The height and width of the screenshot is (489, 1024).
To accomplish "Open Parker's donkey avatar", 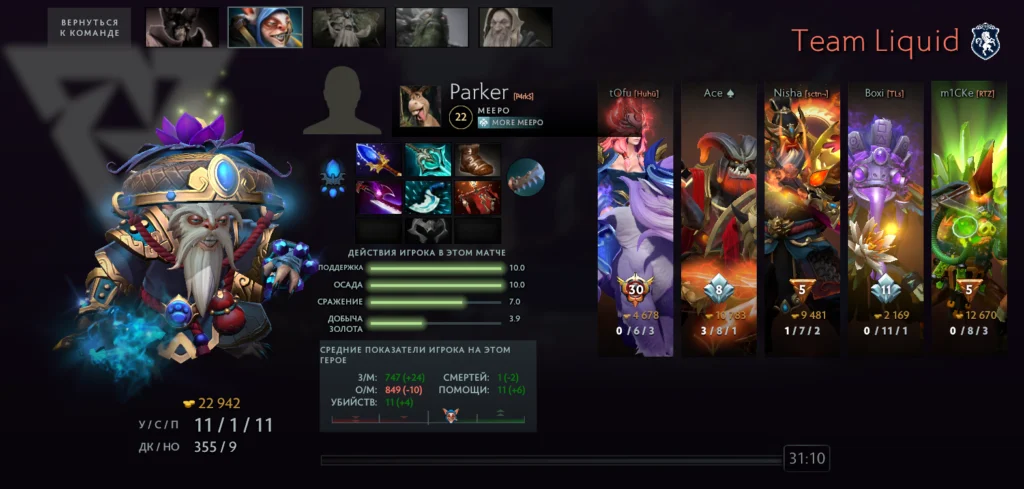I will pyautogui.click(x=420, y=105).
